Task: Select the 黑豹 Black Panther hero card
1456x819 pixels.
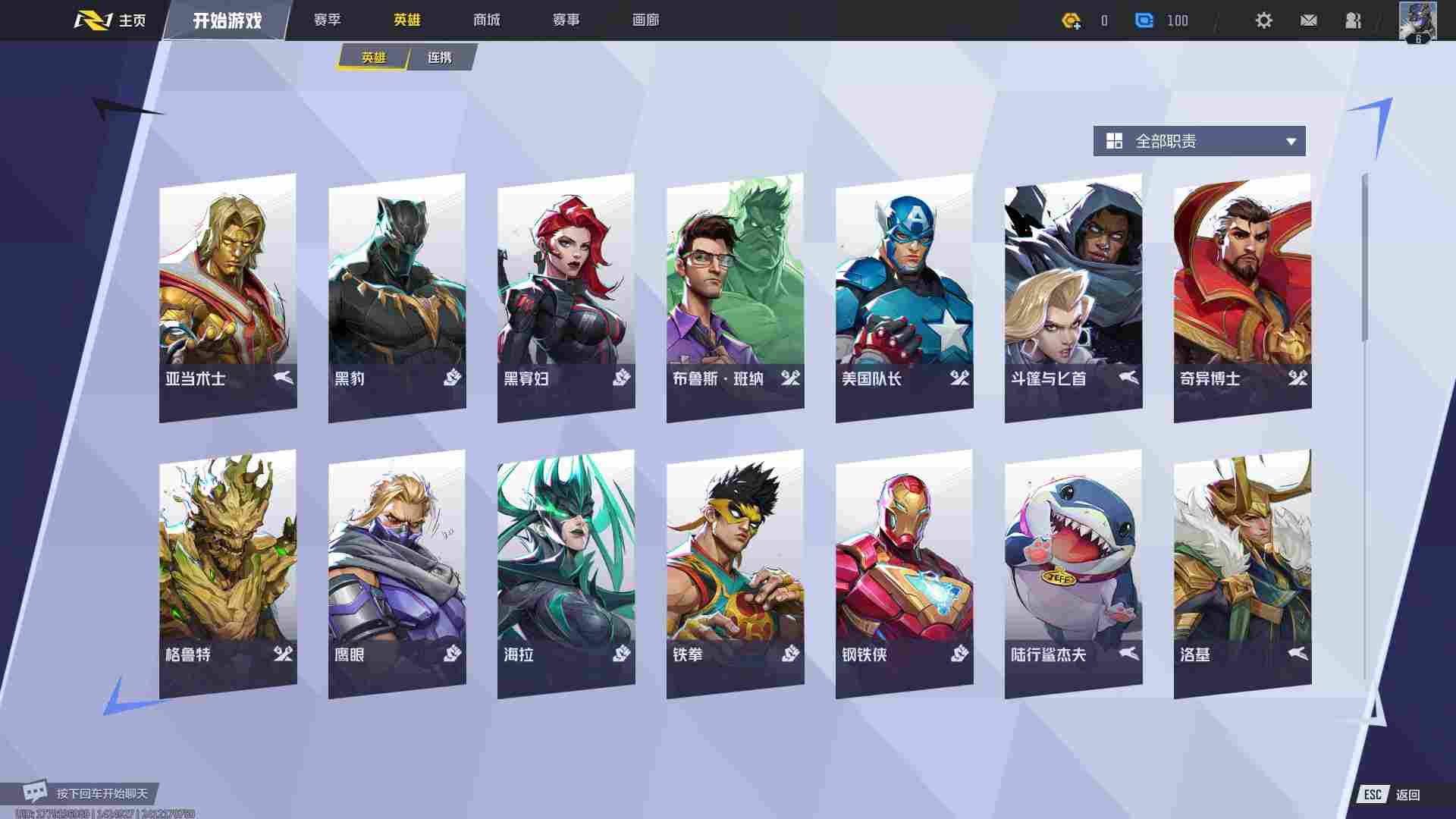Action: pos(397,296)
